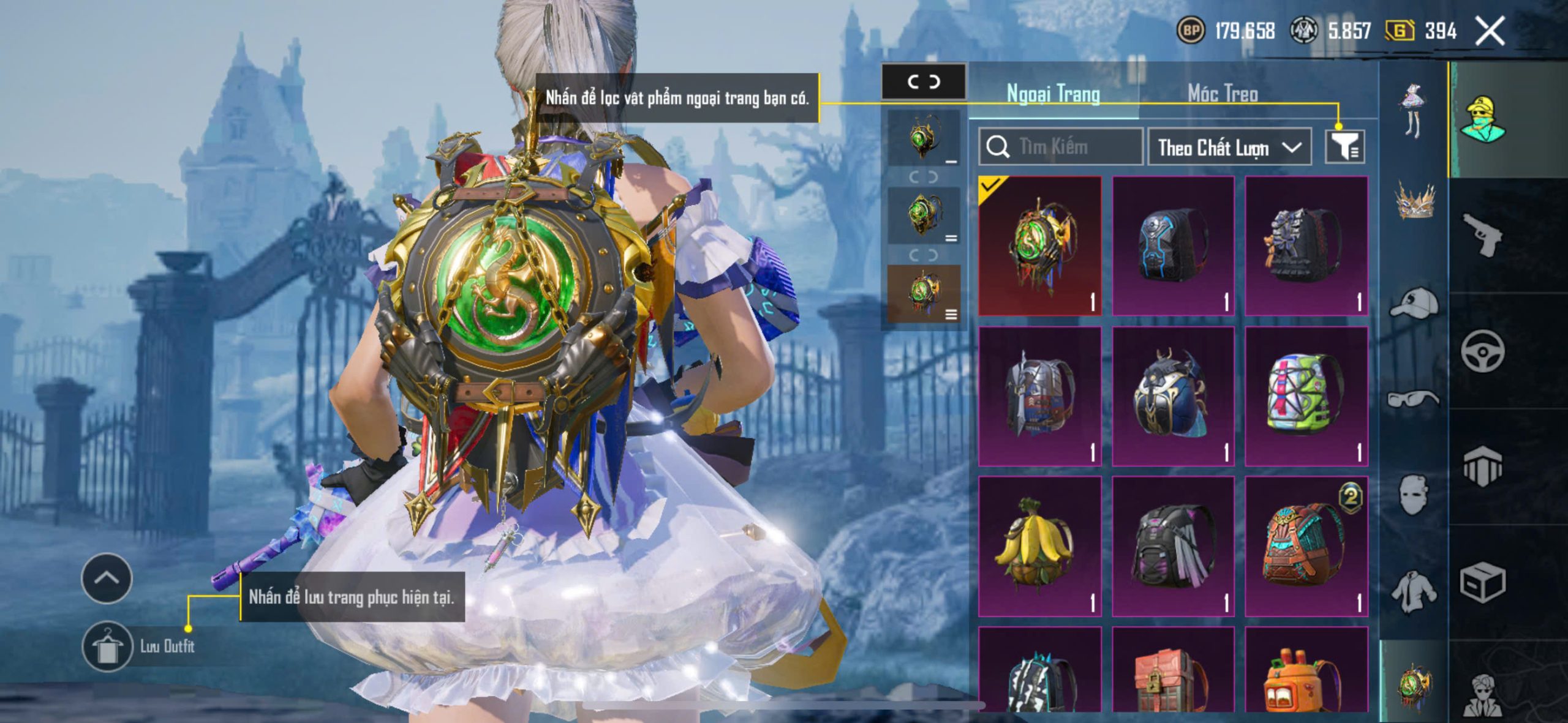Select the green dragon backpack skin
This screenshot has height=723, width=1568.
[x=1040, y=246]
